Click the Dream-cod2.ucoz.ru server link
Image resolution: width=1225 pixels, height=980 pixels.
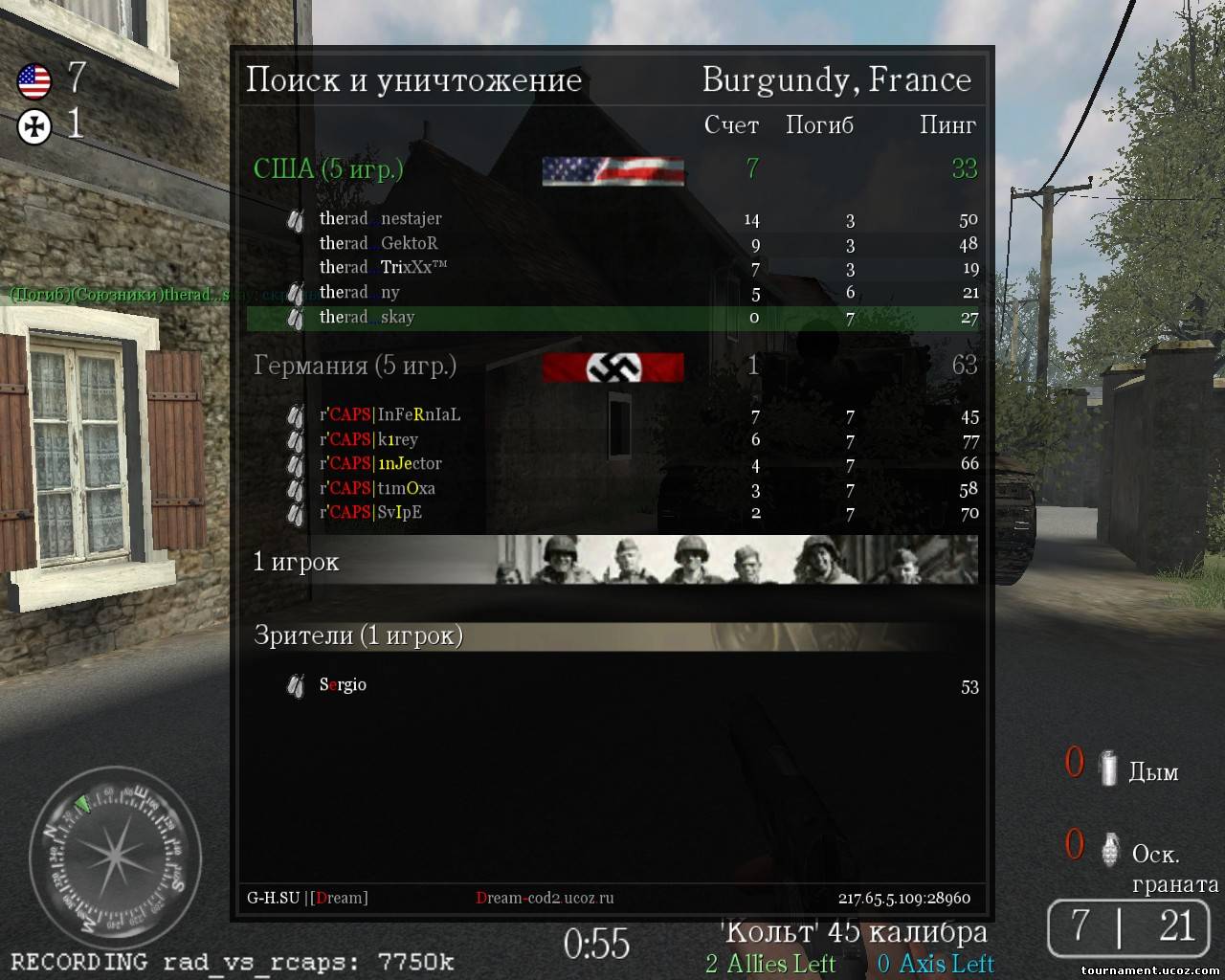pos(545,899)
